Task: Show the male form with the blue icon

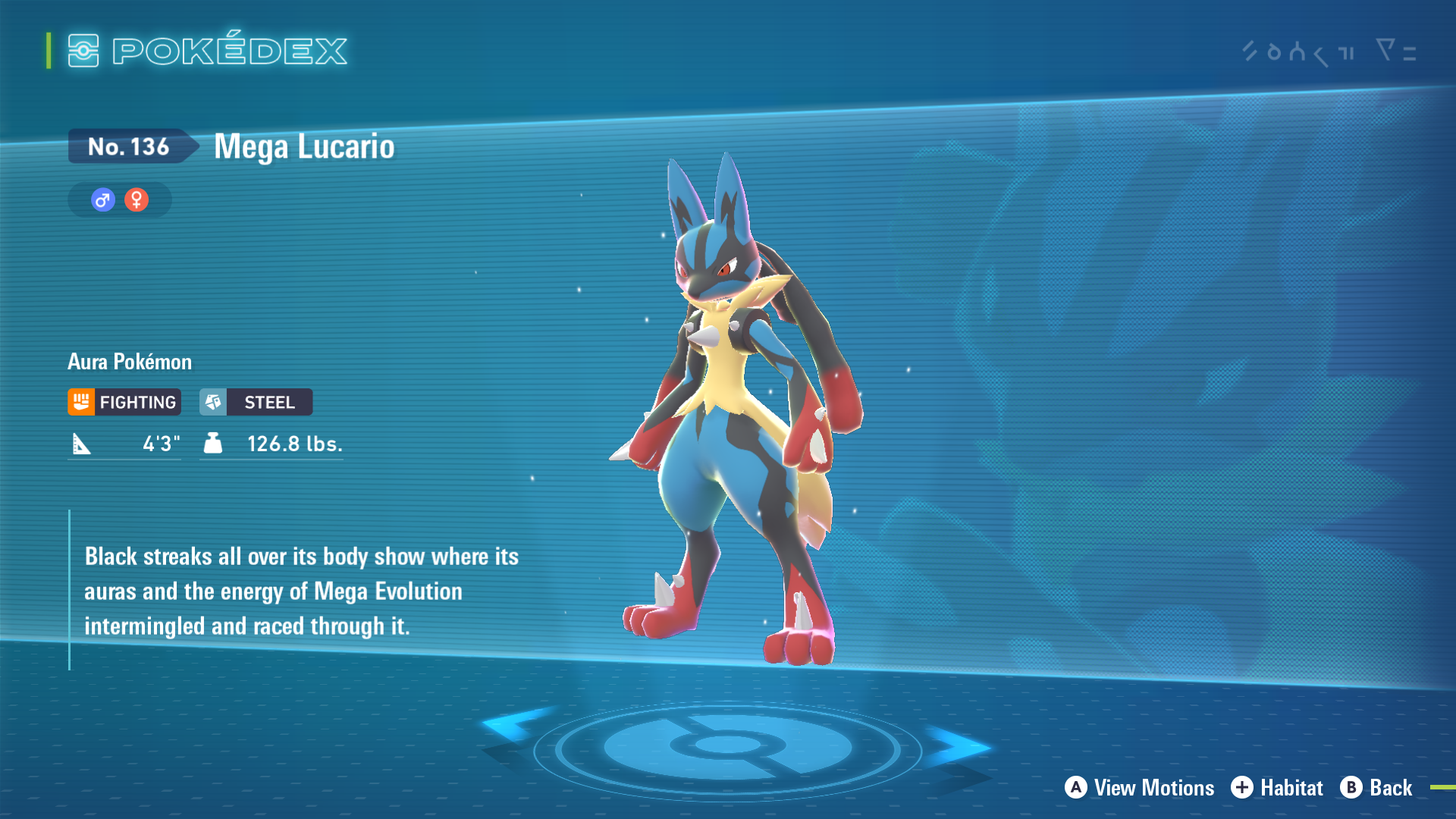Action: [x=103, y=200]
